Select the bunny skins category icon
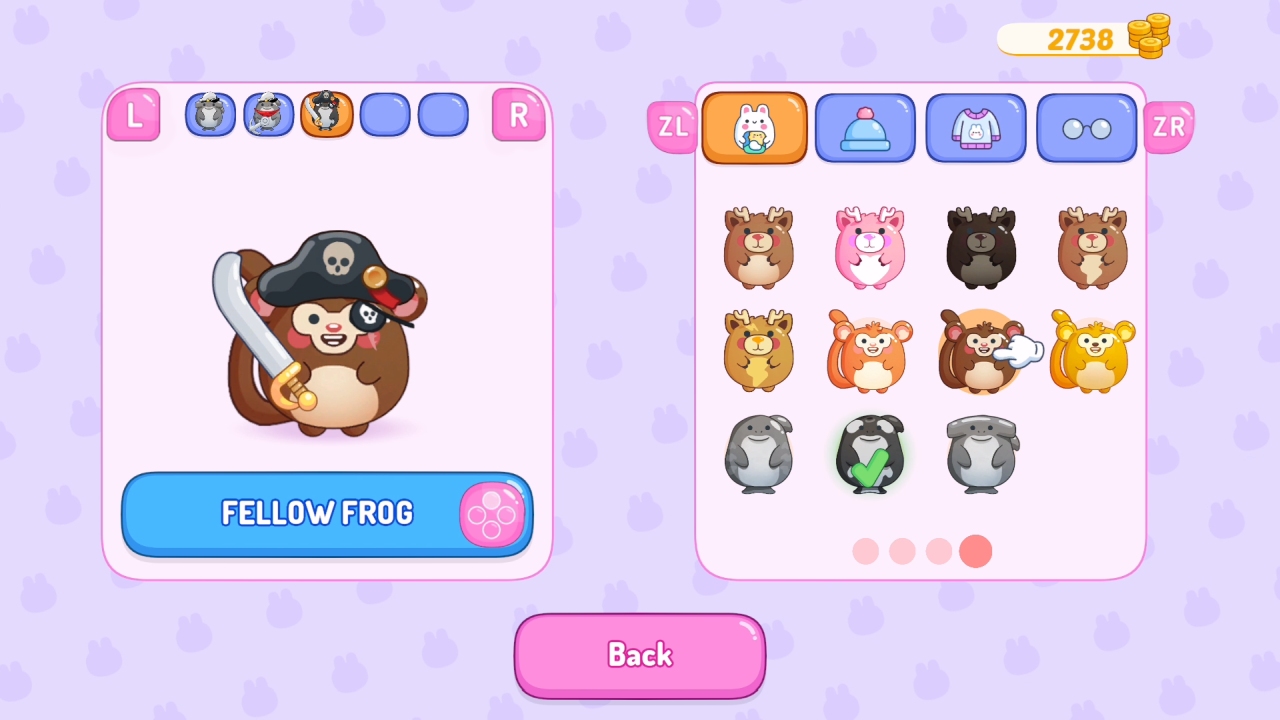 754,128
